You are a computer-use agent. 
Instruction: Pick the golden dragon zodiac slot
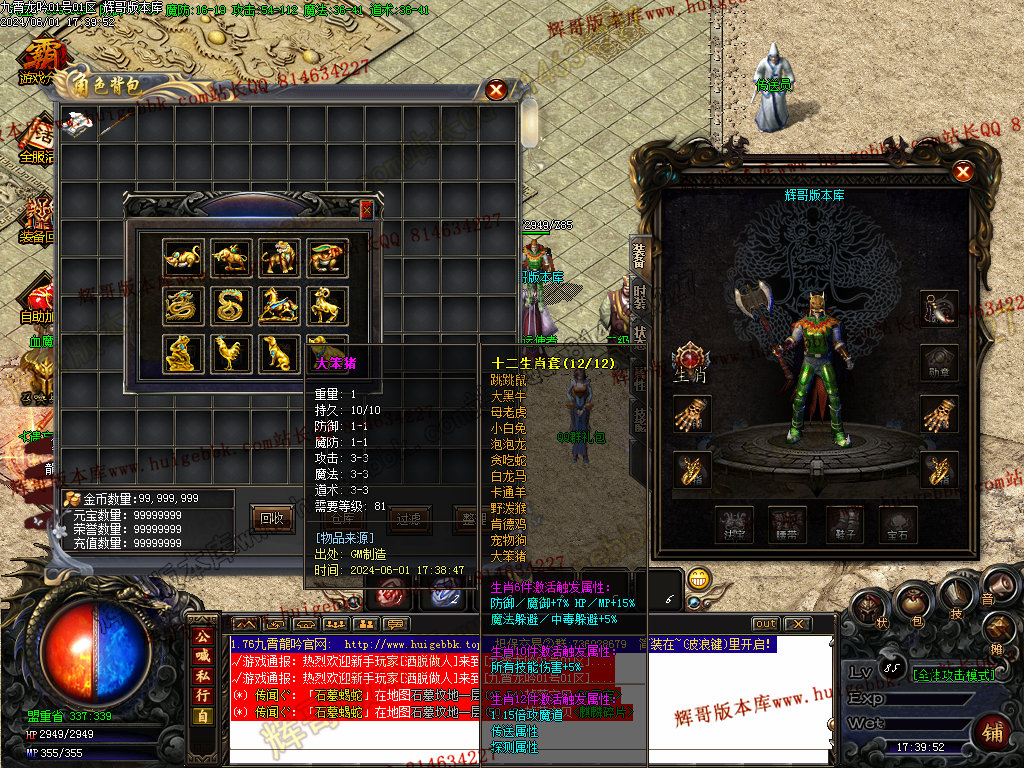[182, 305]
